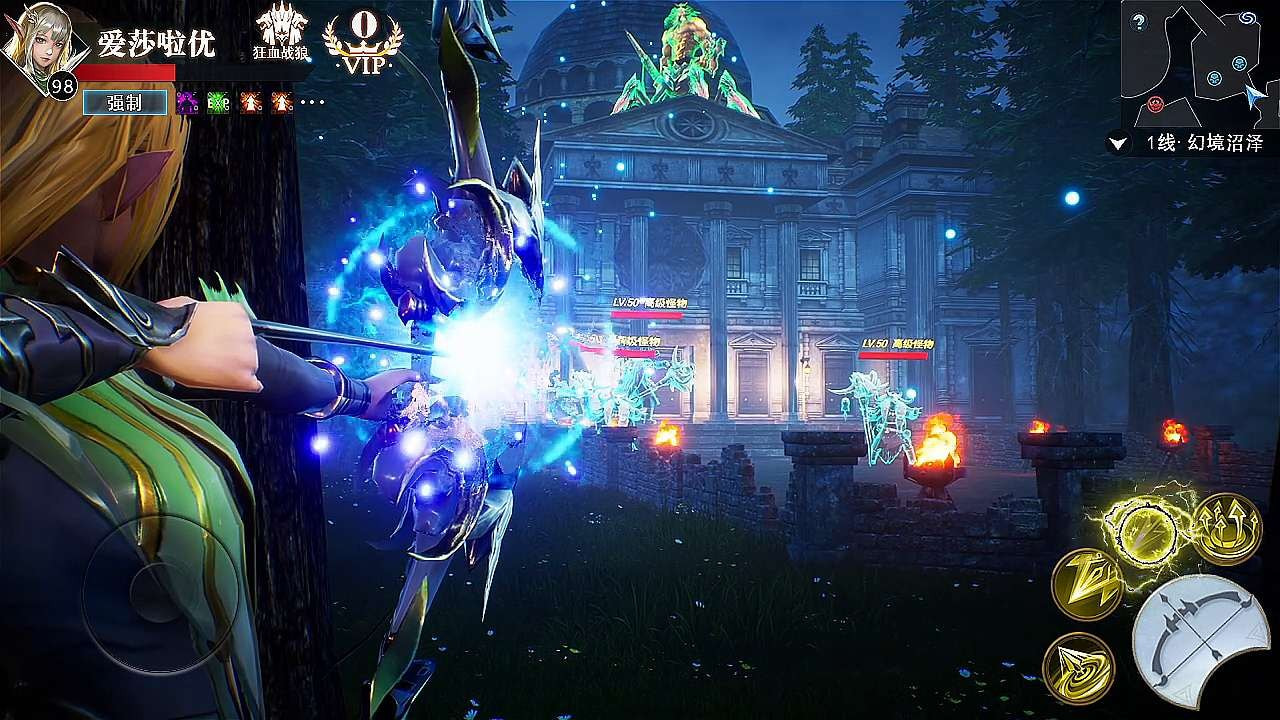1280x720 pixels.
Task: Tap the 强制 mode button
Action: (125, 101)
